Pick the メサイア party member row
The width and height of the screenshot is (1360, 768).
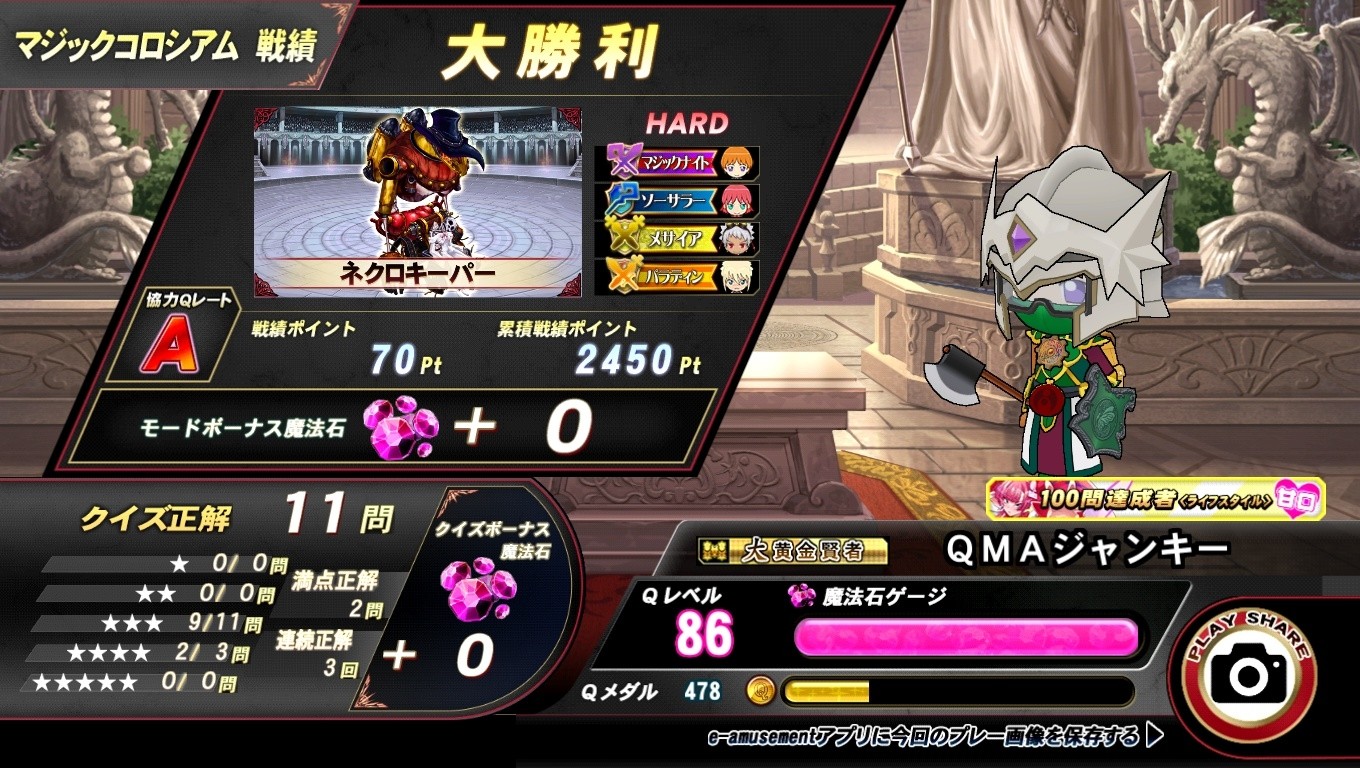point(677,239)
